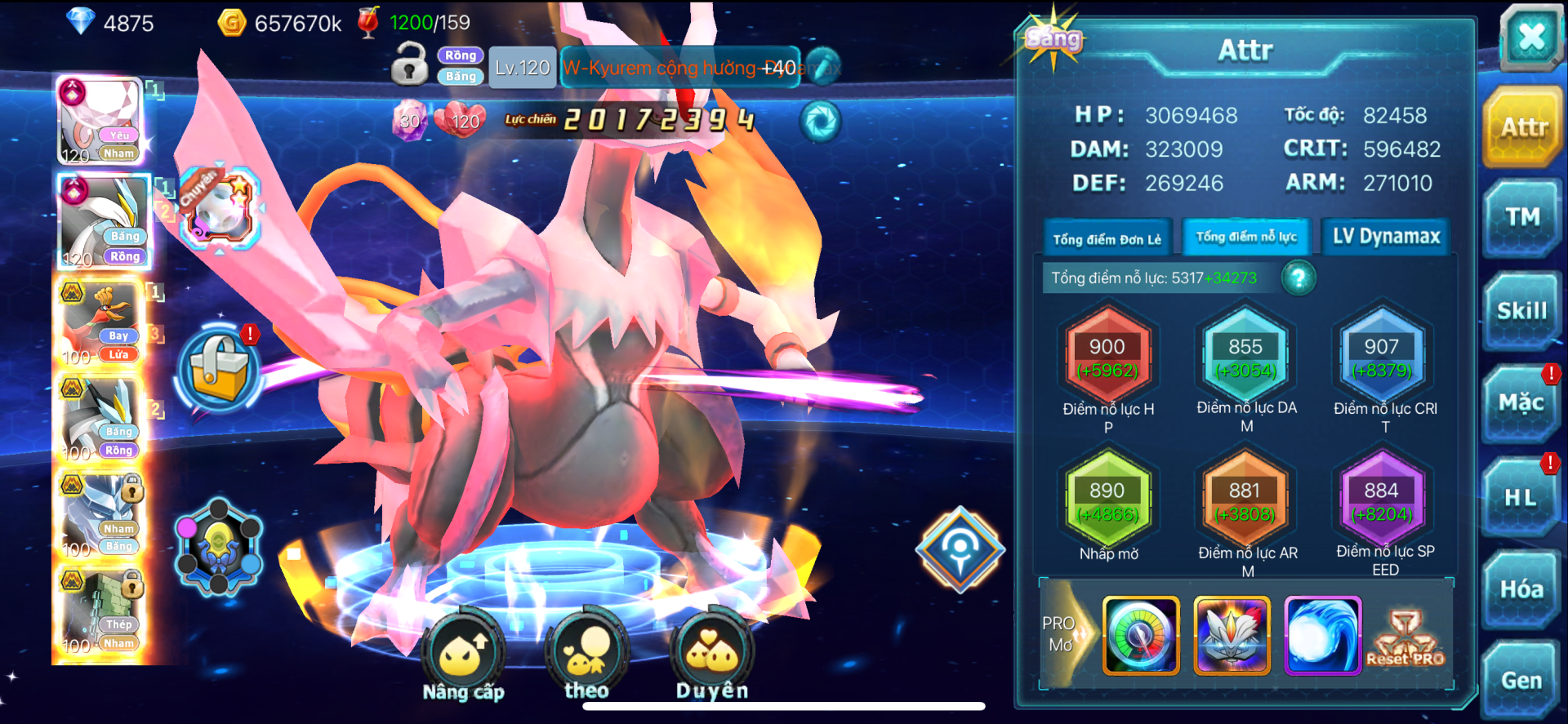This screenshot has height=724, width=1568.
Task: Toggle the padlock icon beside the name
Action: coord(409,64)
